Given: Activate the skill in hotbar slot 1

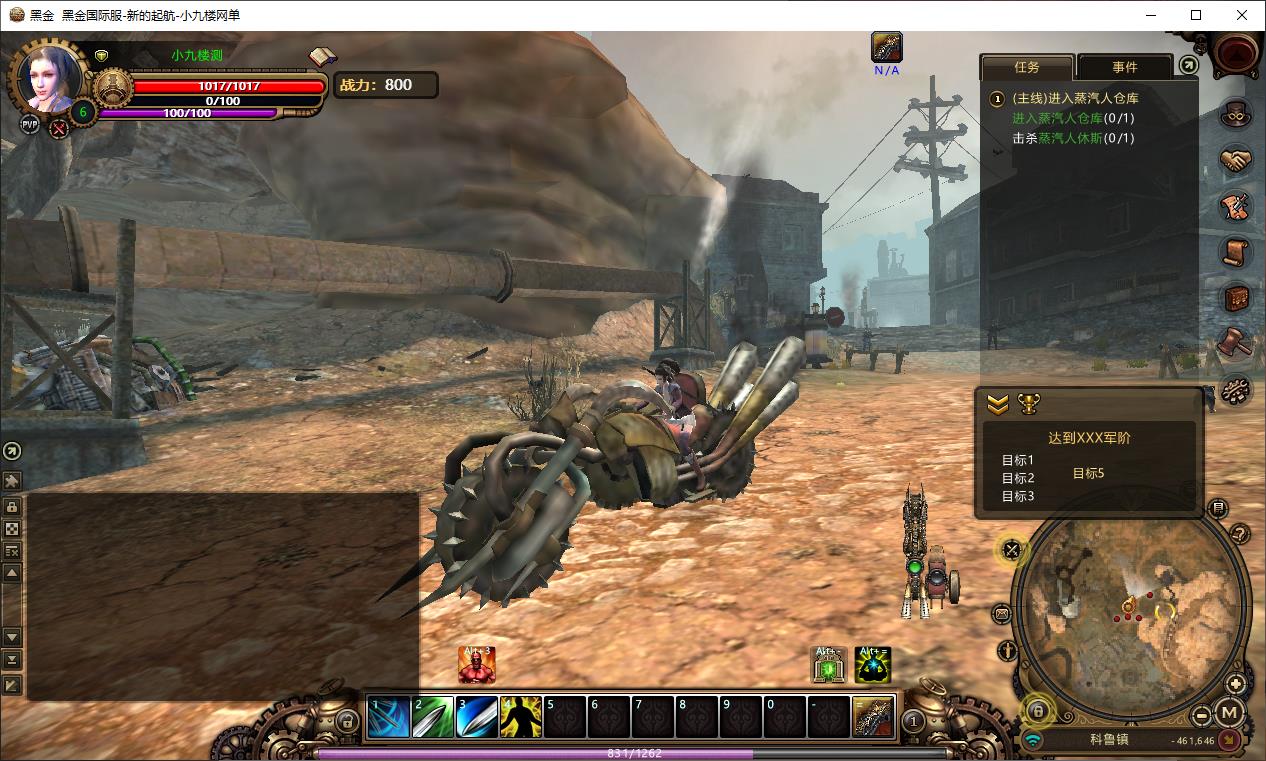Looking at the screenshot, I should [x=388, y=717].
